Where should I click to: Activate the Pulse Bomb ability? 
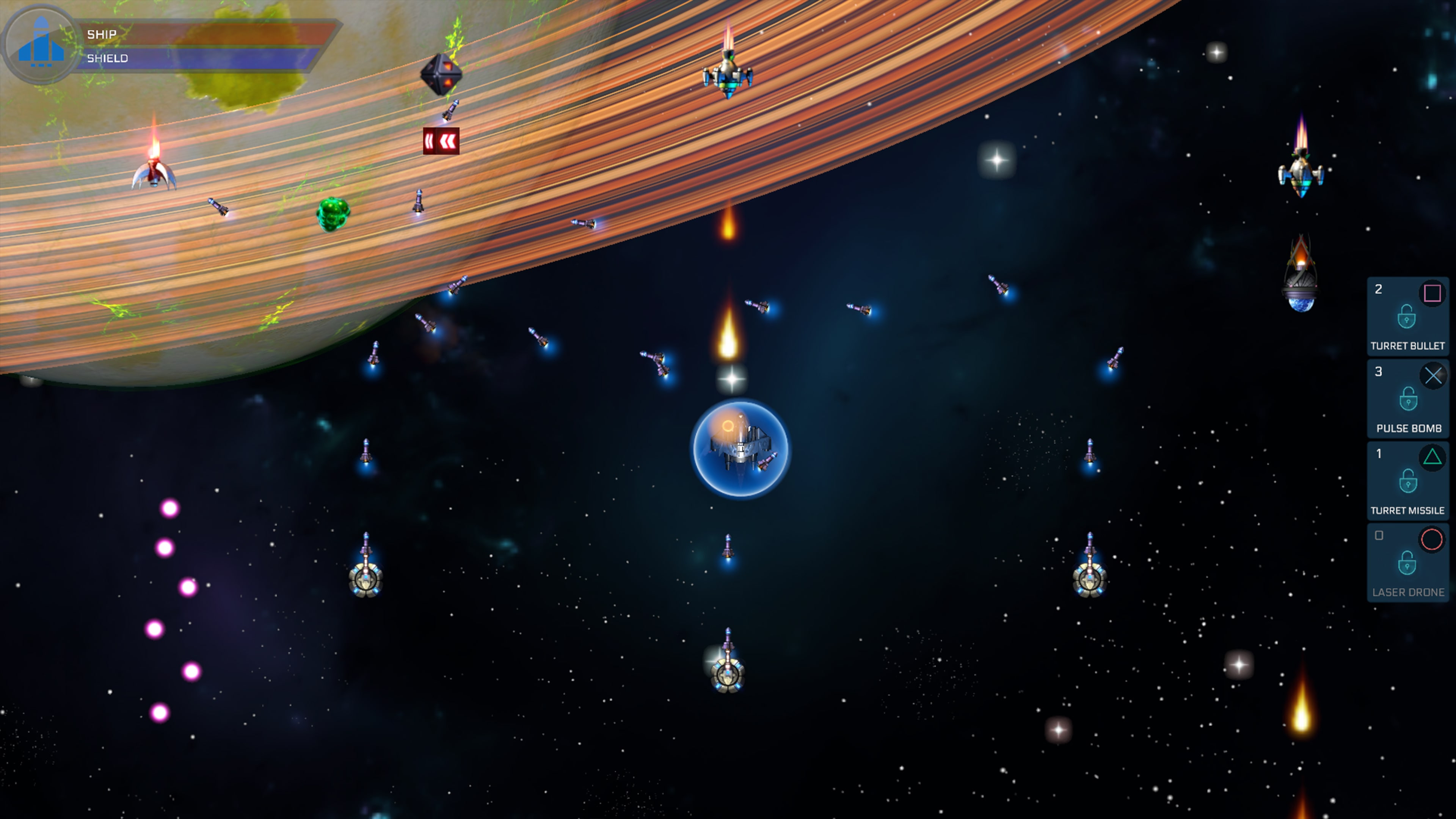click(x=1407, y=399)
